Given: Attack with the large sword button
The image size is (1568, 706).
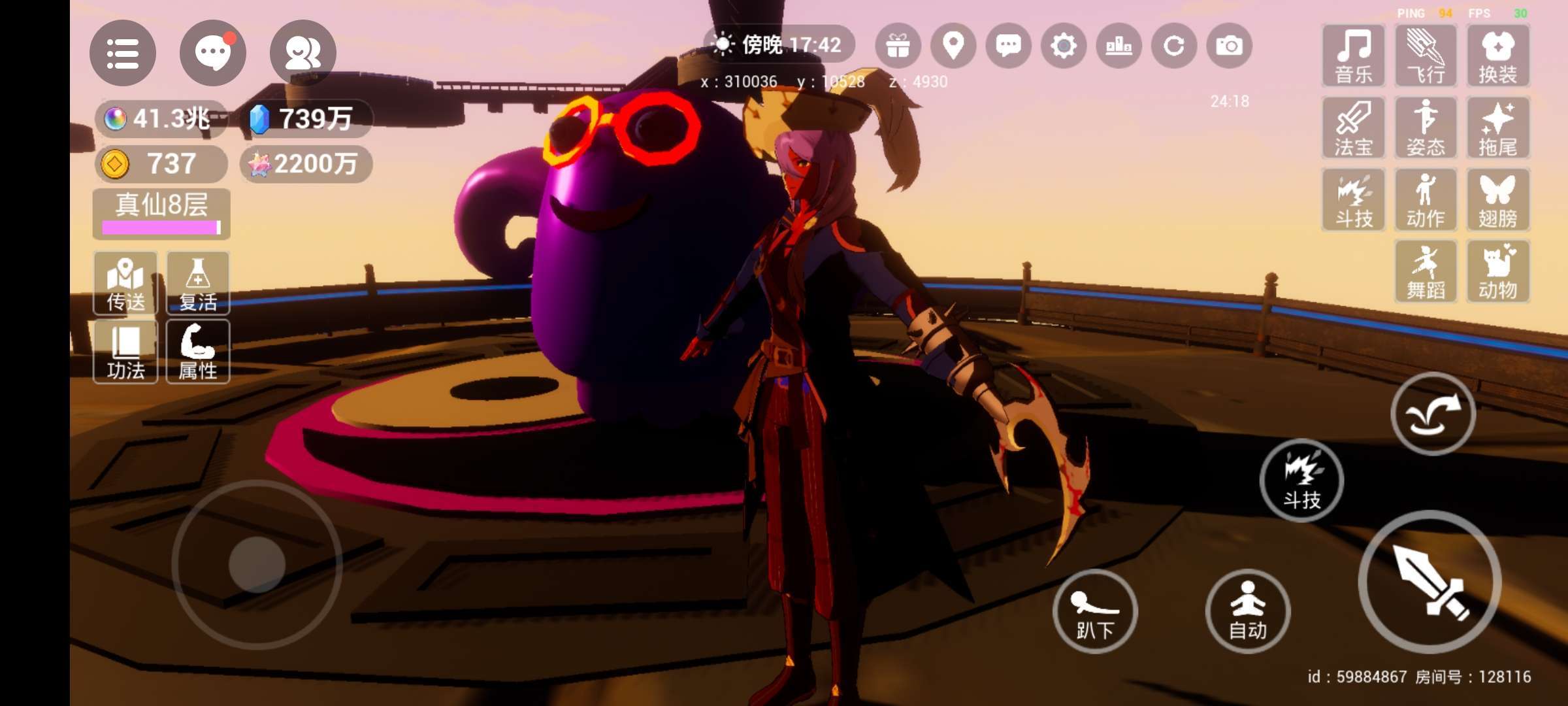Looking at the screenshot, I should tap(1429, 582).
